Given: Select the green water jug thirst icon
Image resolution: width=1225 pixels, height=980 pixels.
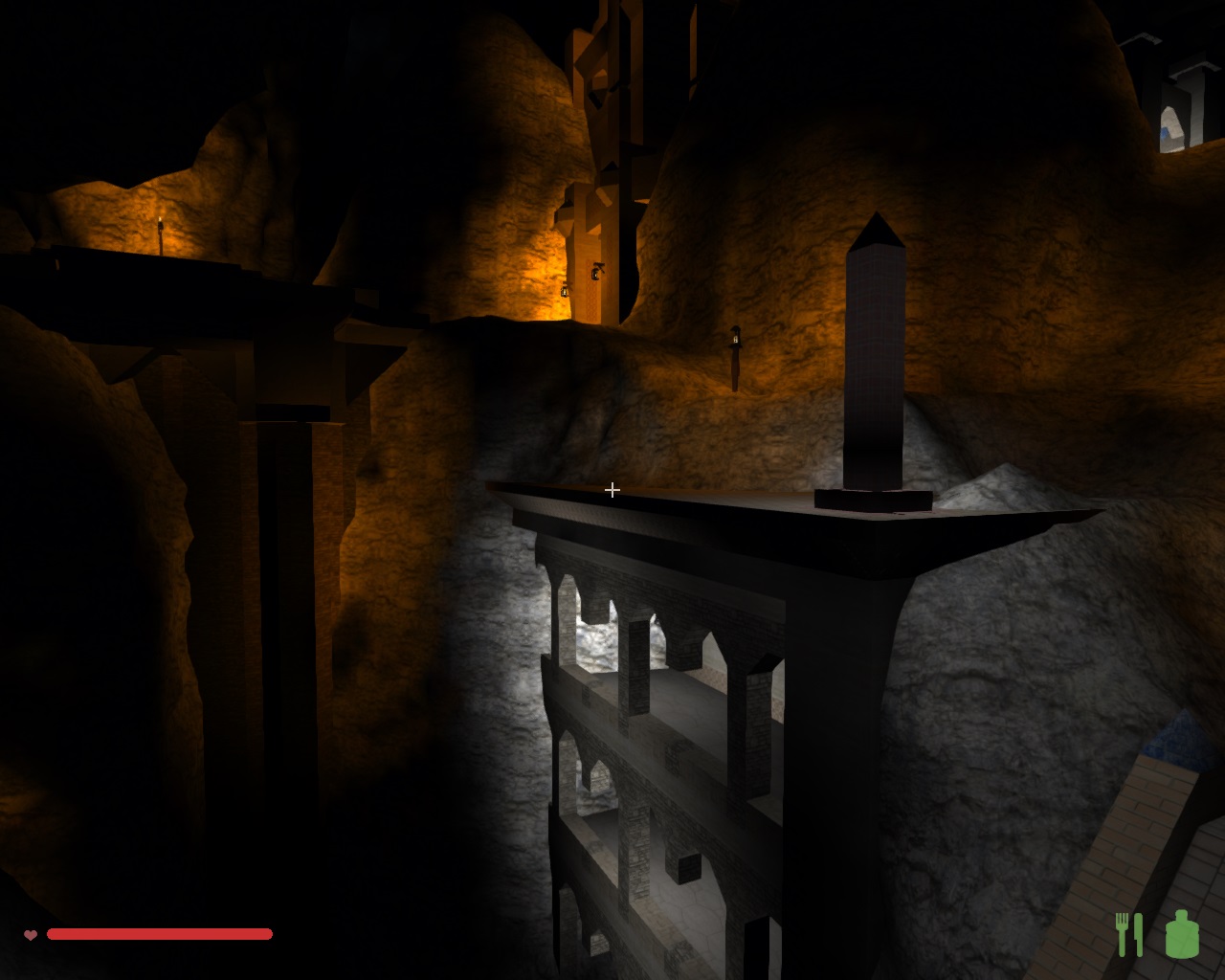Looking at the screenshot, I should pyautogui.click(x=1182, y=934).
